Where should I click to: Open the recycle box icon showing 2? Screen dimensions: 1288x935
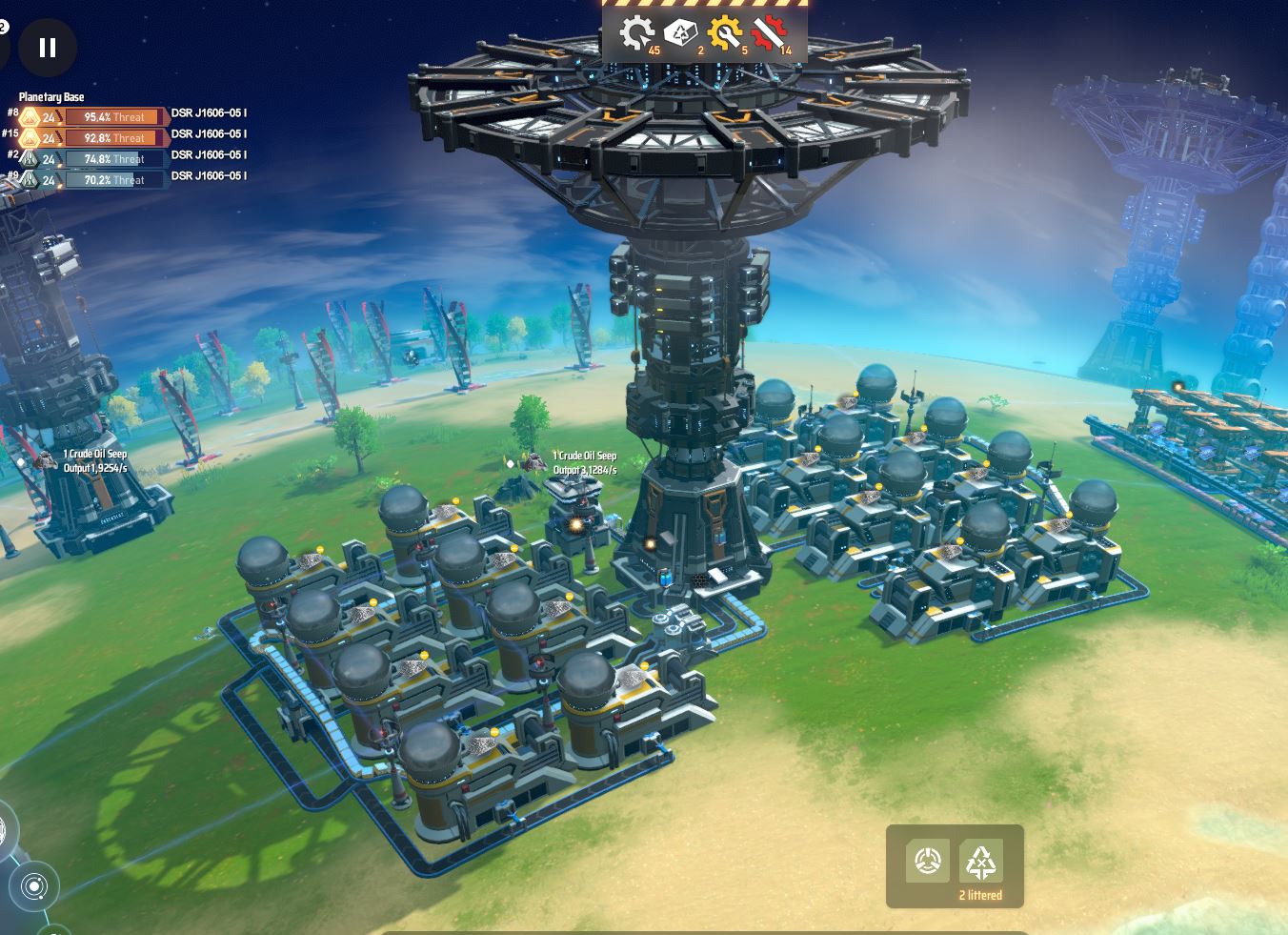click(681, 34)
